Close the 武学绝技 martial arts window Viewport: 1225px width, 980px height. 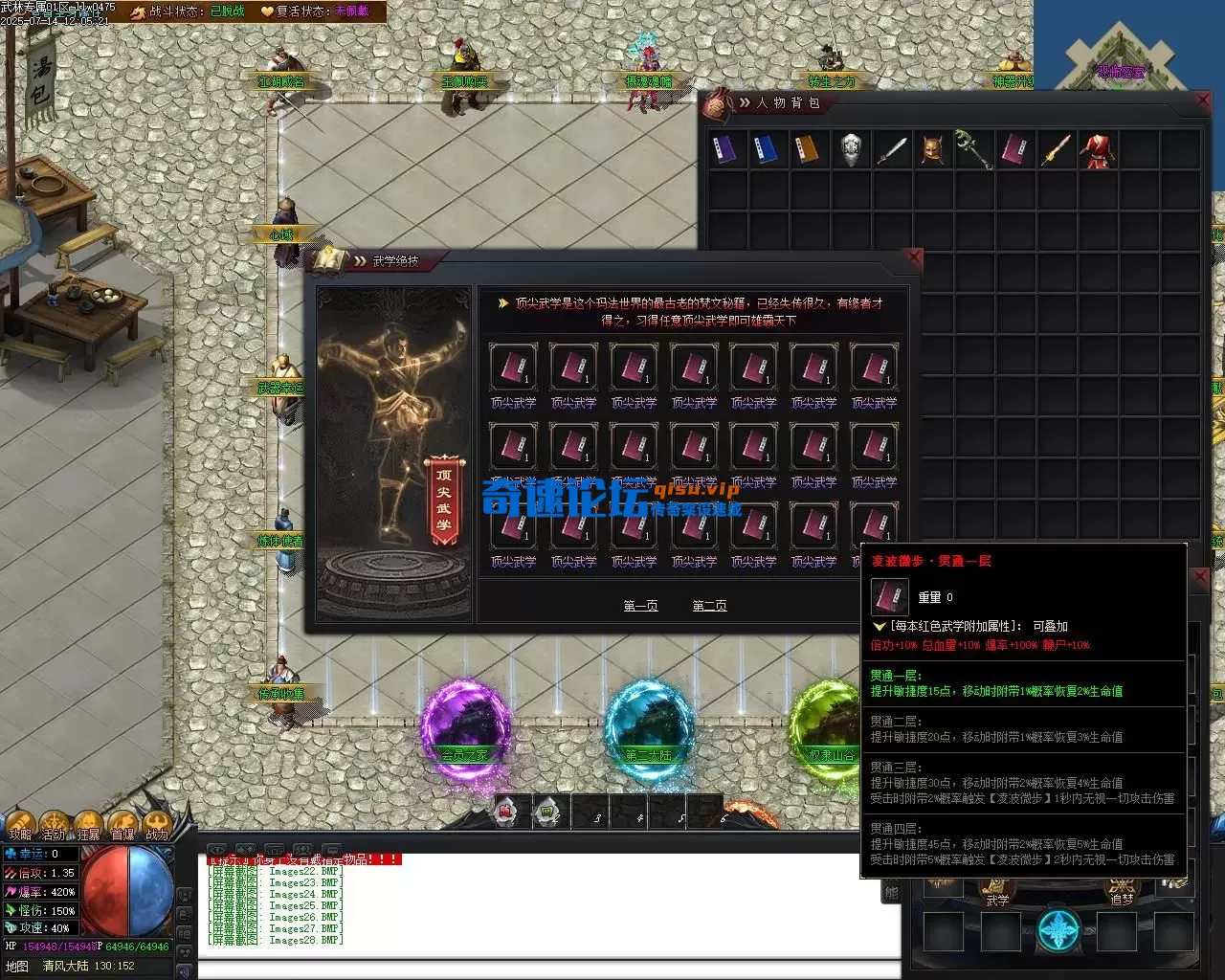click(x=914, y=257)
